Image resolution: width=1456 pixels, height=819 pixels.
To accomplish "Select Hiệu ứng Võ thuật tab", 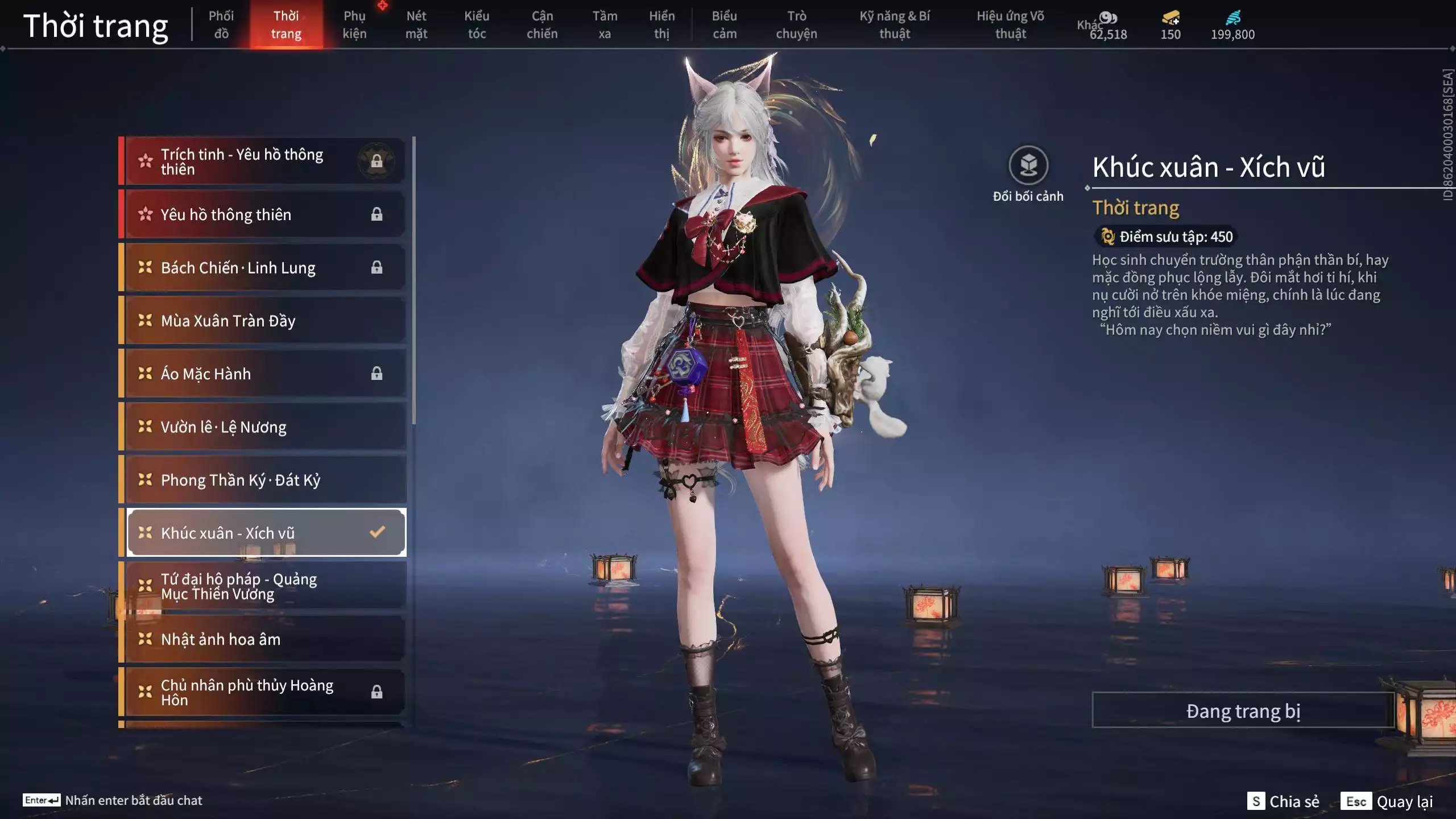I will pyautogui.click(x=1011, y=24).
